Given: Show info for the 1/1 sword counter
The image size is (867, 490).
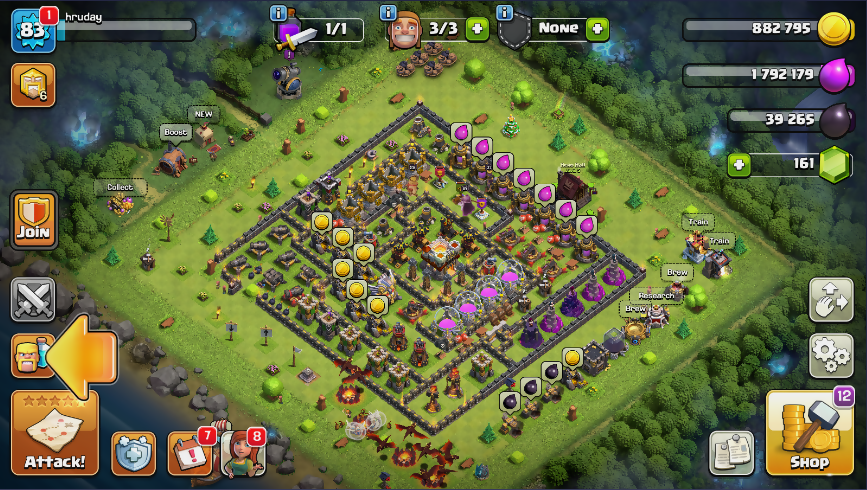Looking at the screenshot, I should pos(279,13).
